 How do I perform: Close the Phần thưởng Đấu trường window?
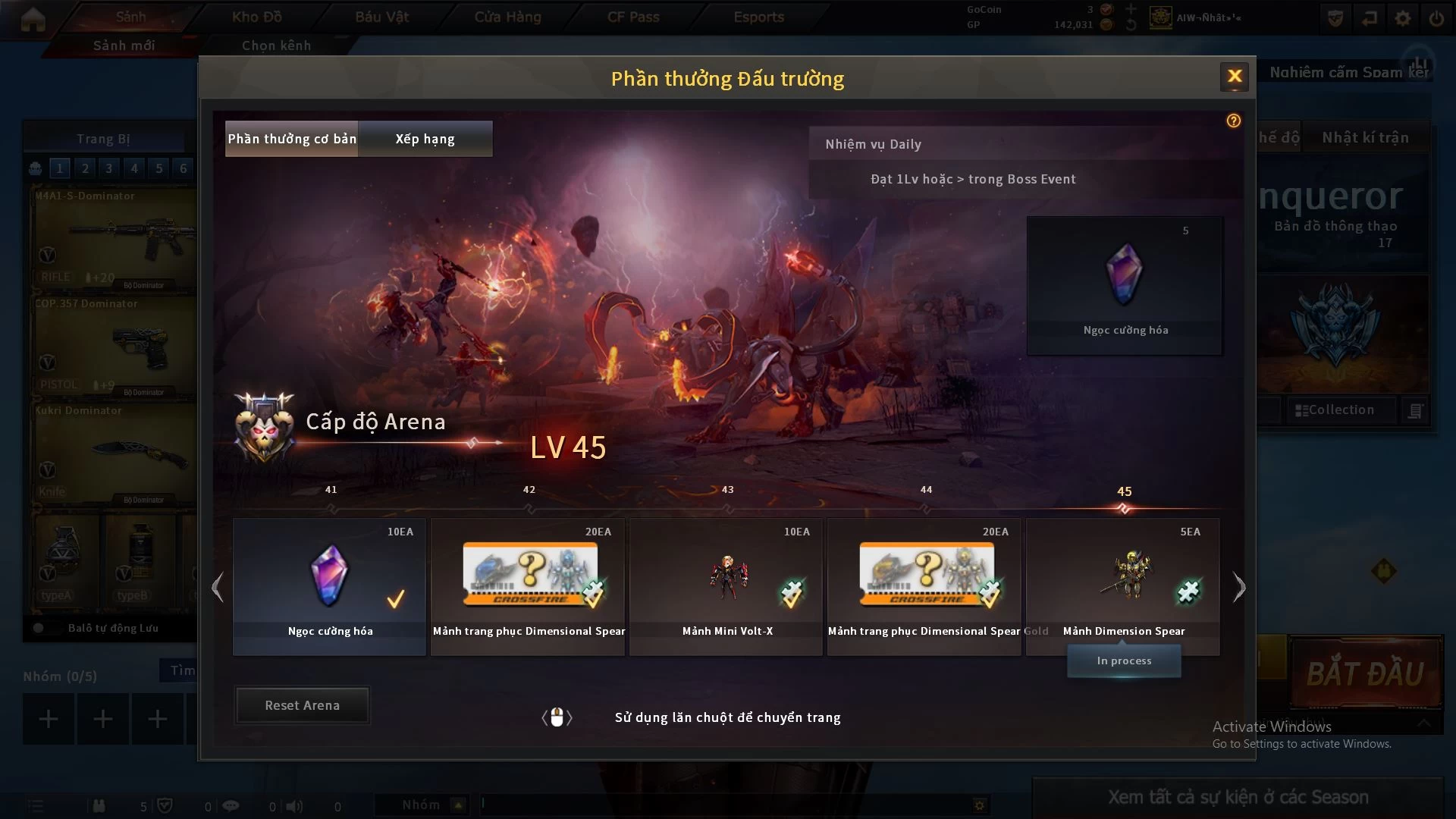1234,77
